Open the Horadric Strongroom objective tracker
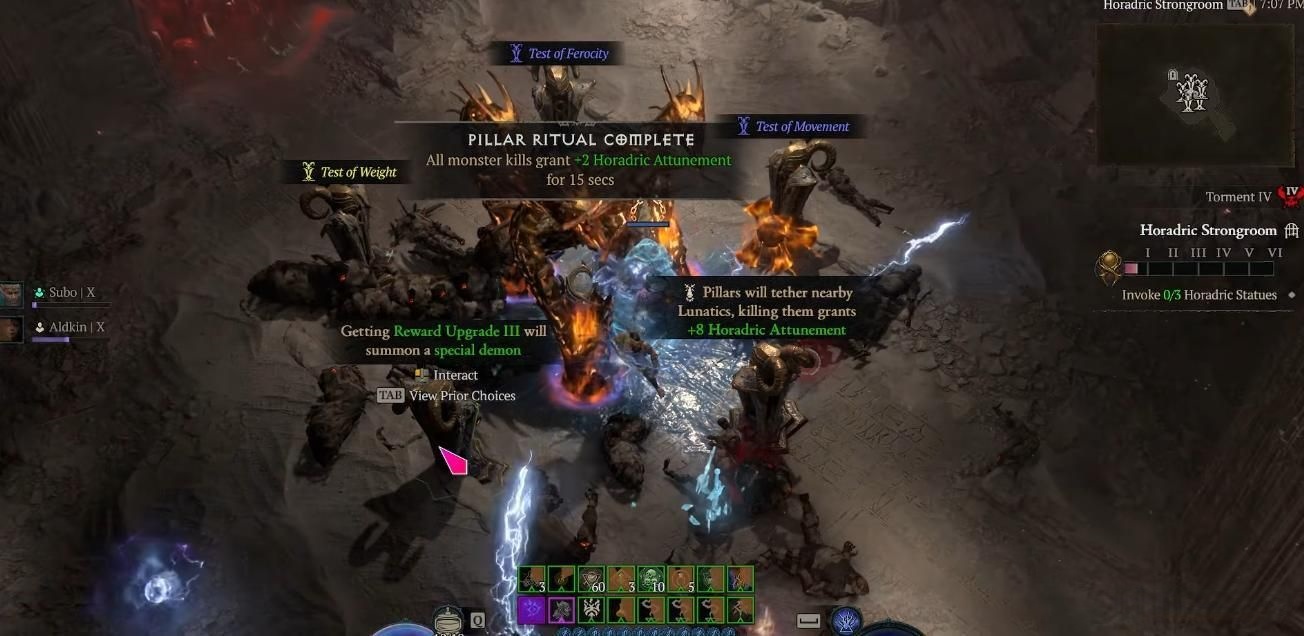1304x636 pixels. (1210, 230)
